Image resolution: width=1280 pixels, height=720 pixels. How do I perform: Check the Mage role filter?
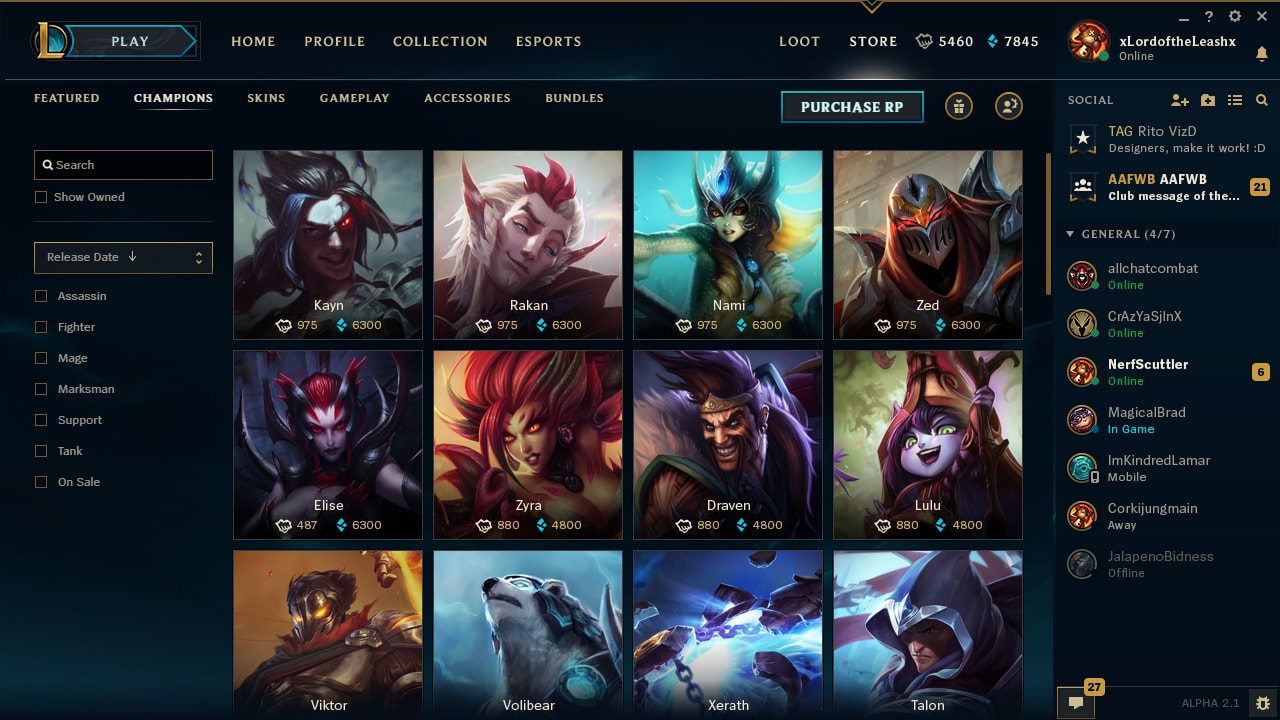(x=41, y=358)
